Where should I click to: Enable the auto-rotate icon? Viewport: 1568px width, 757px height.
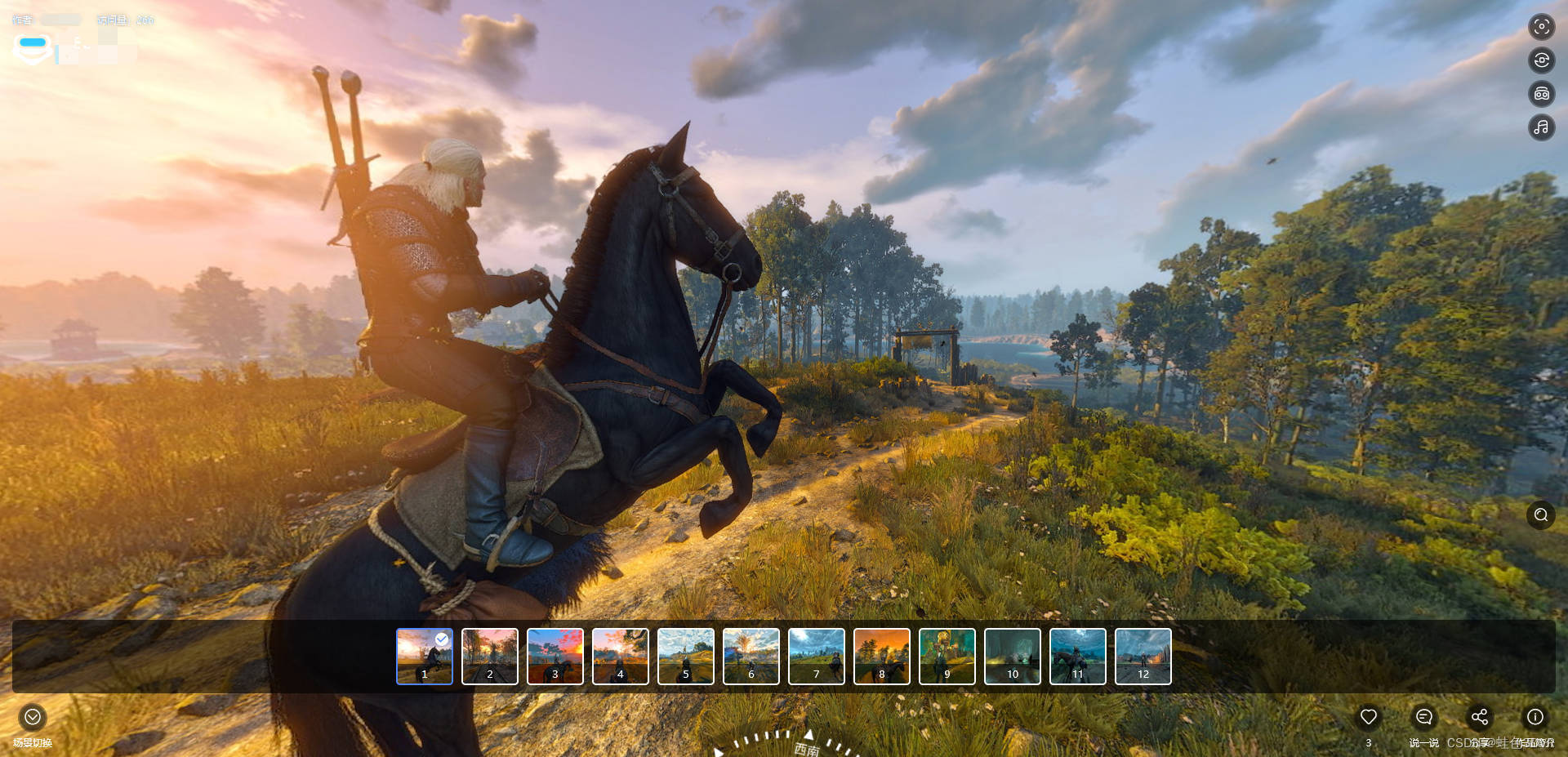coord(1542,60)
